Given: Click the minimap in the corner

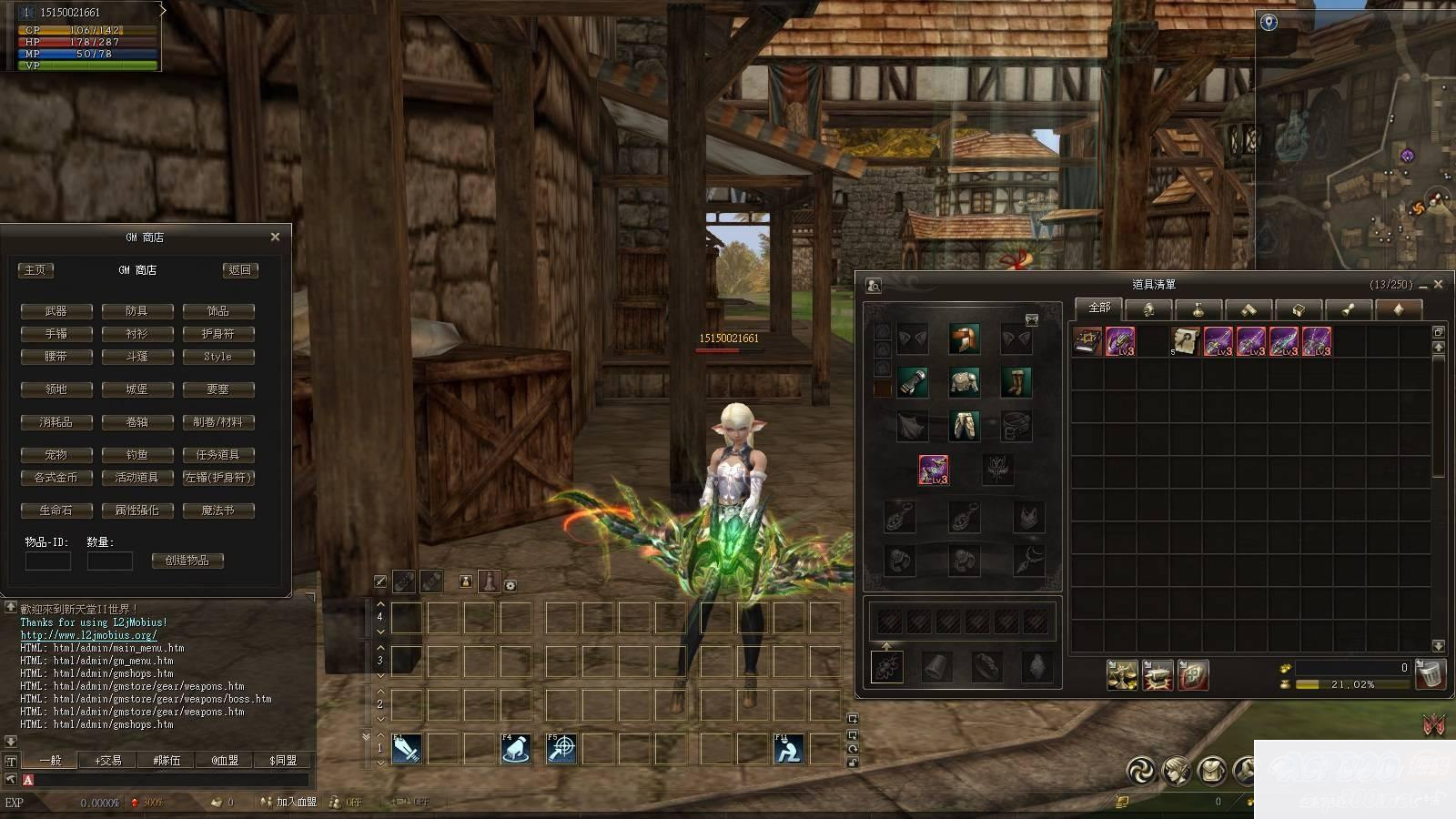Looking at the screenshot, I should 1356,136.
